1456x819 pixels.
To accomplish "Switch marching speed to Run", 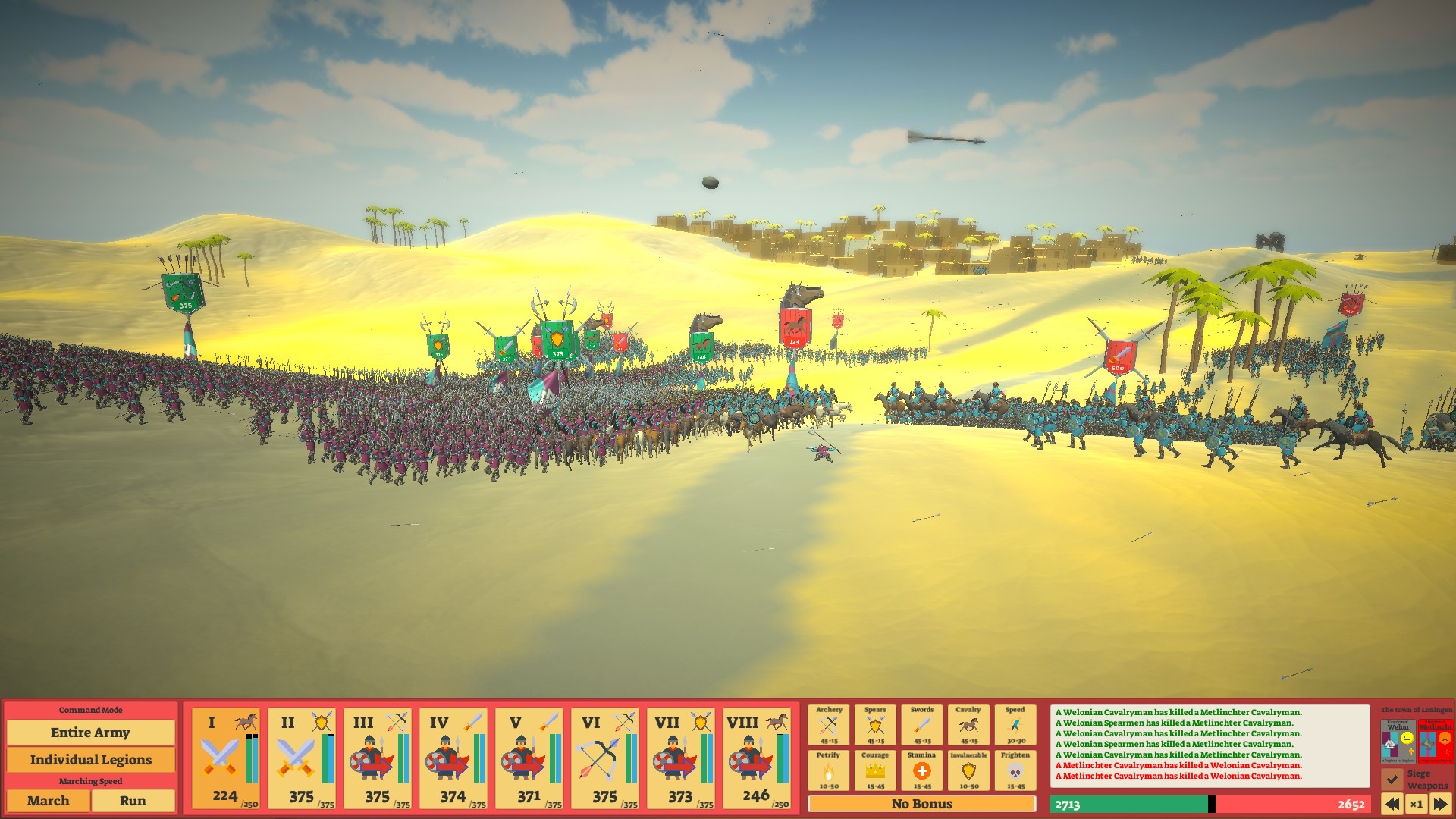I will 133,801.
